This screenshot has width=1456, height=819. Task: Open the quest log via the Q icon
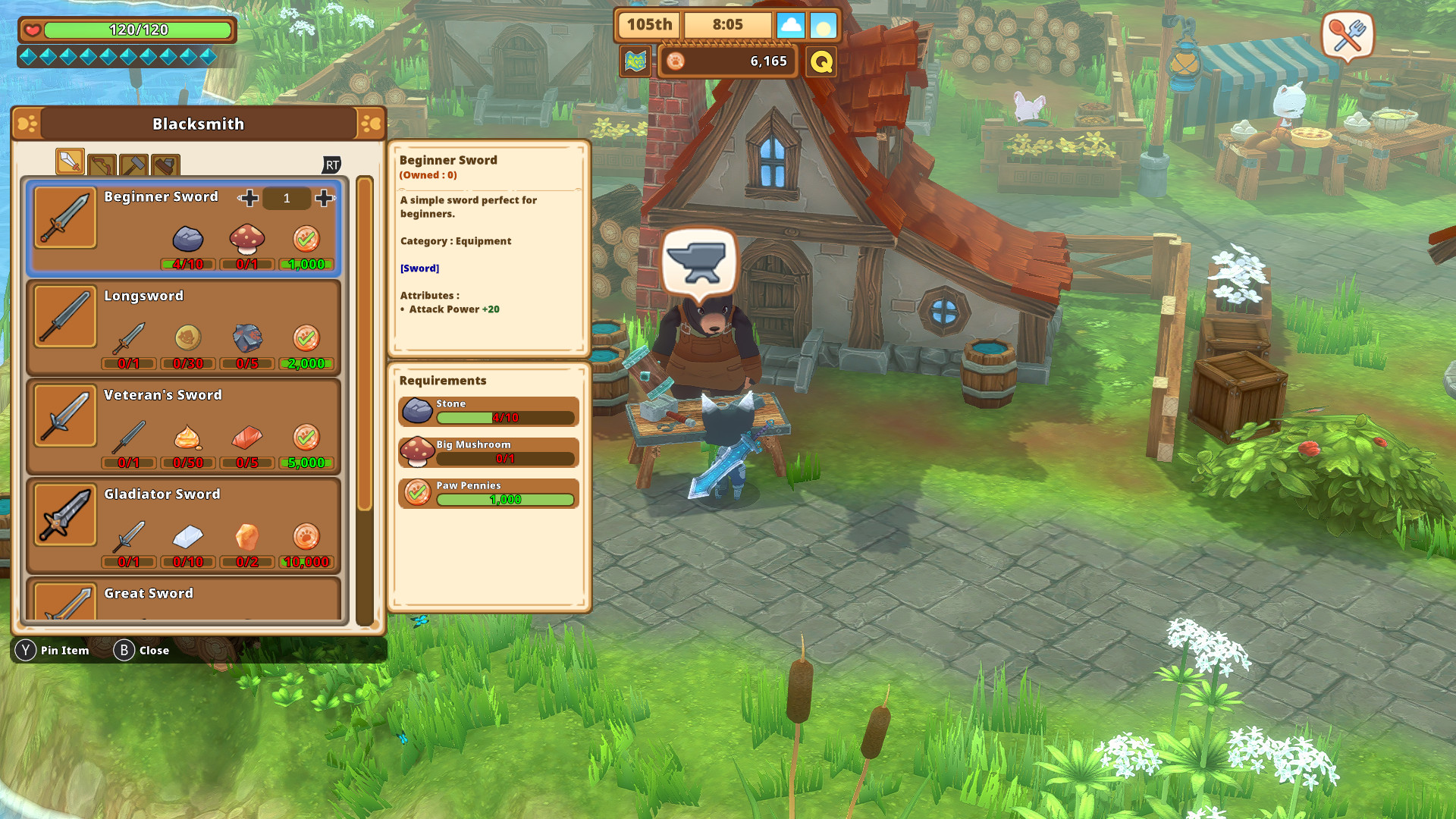(x=820, y=61)
